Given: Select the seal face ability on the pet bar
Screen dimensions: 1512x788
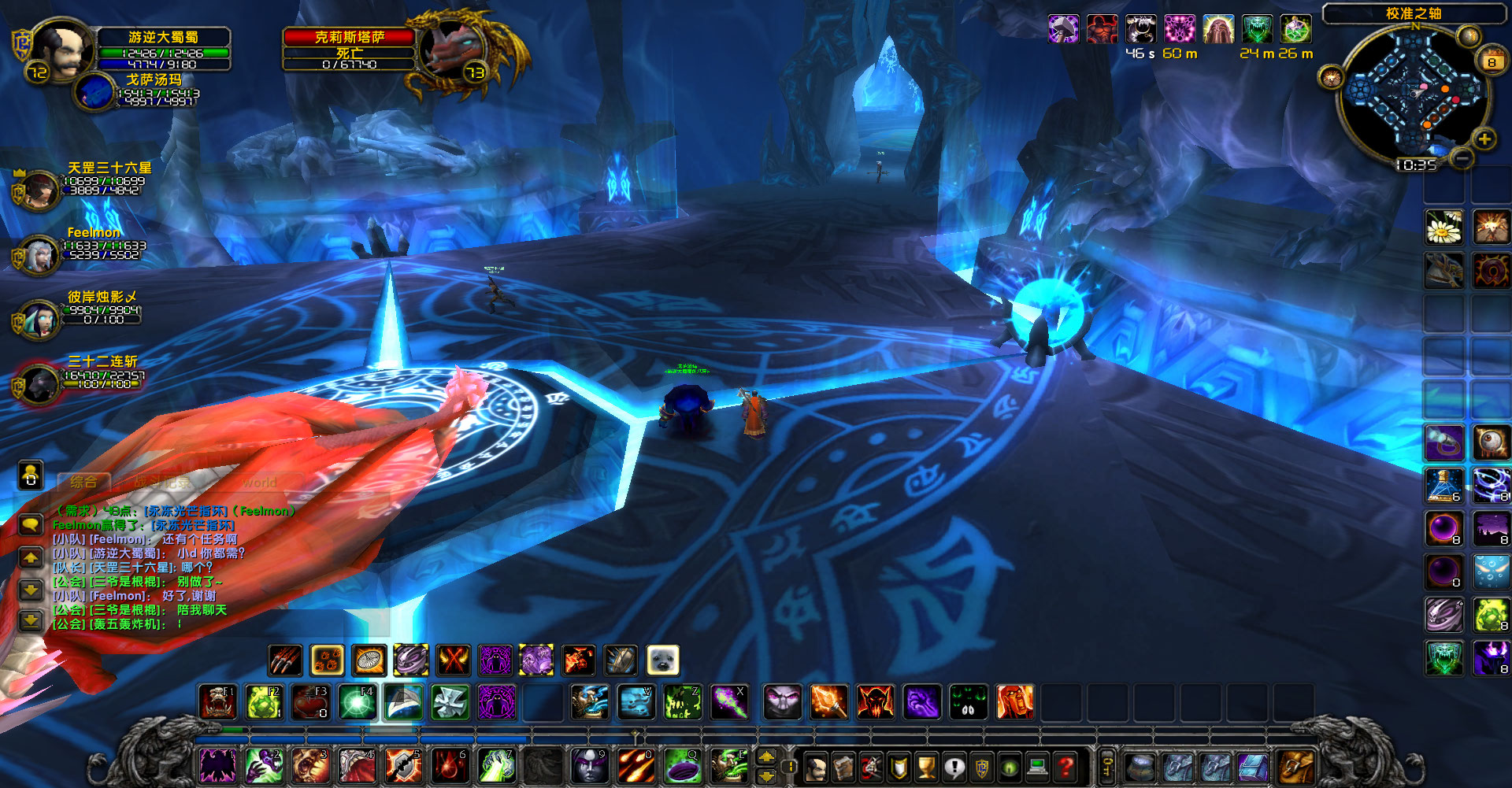Looking at the screenshot, I should pyautogui.click(x=661, y=661).
